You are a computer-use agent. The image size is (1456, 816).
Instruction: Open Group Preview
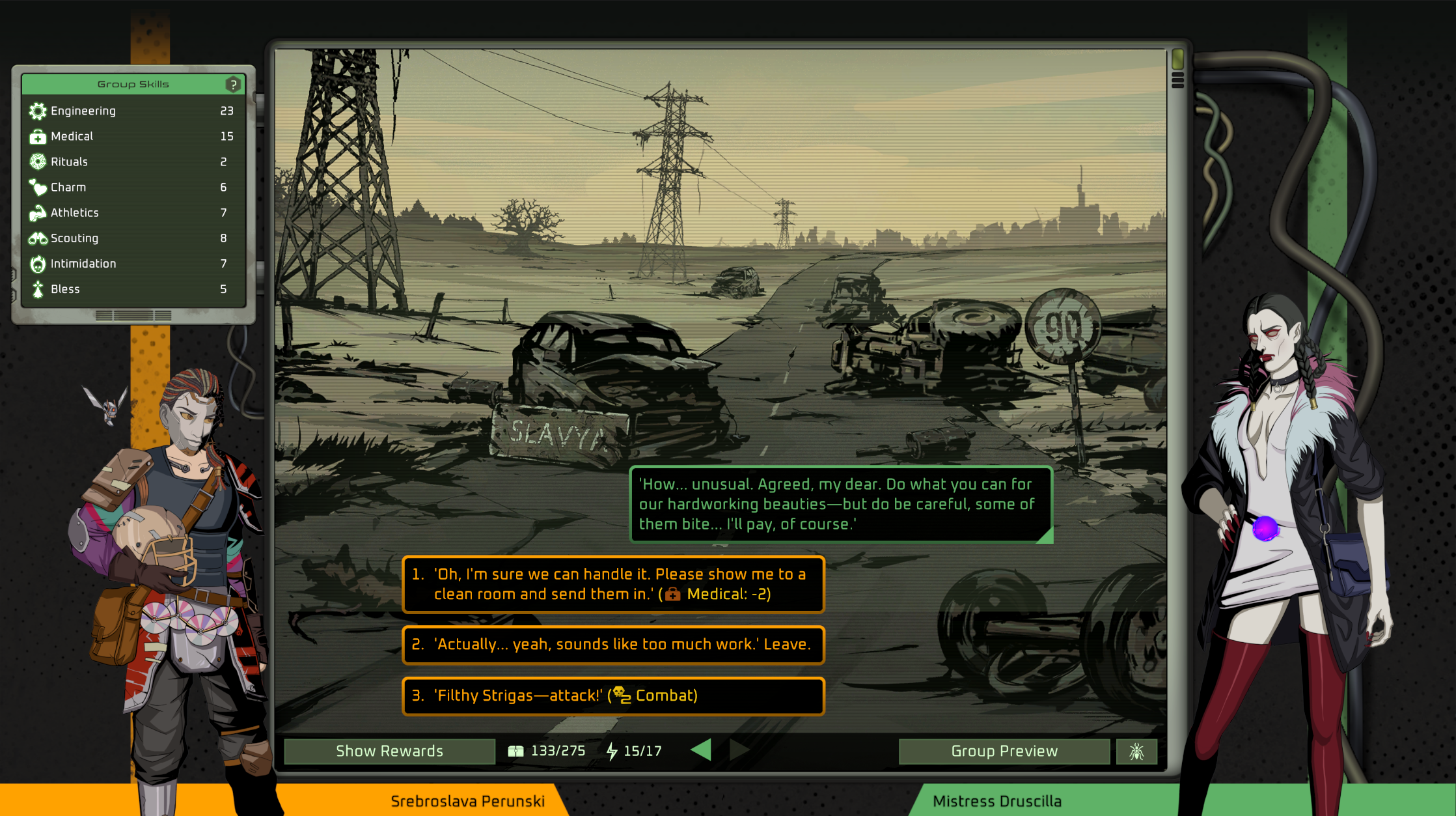click(x=1004, y=751)
